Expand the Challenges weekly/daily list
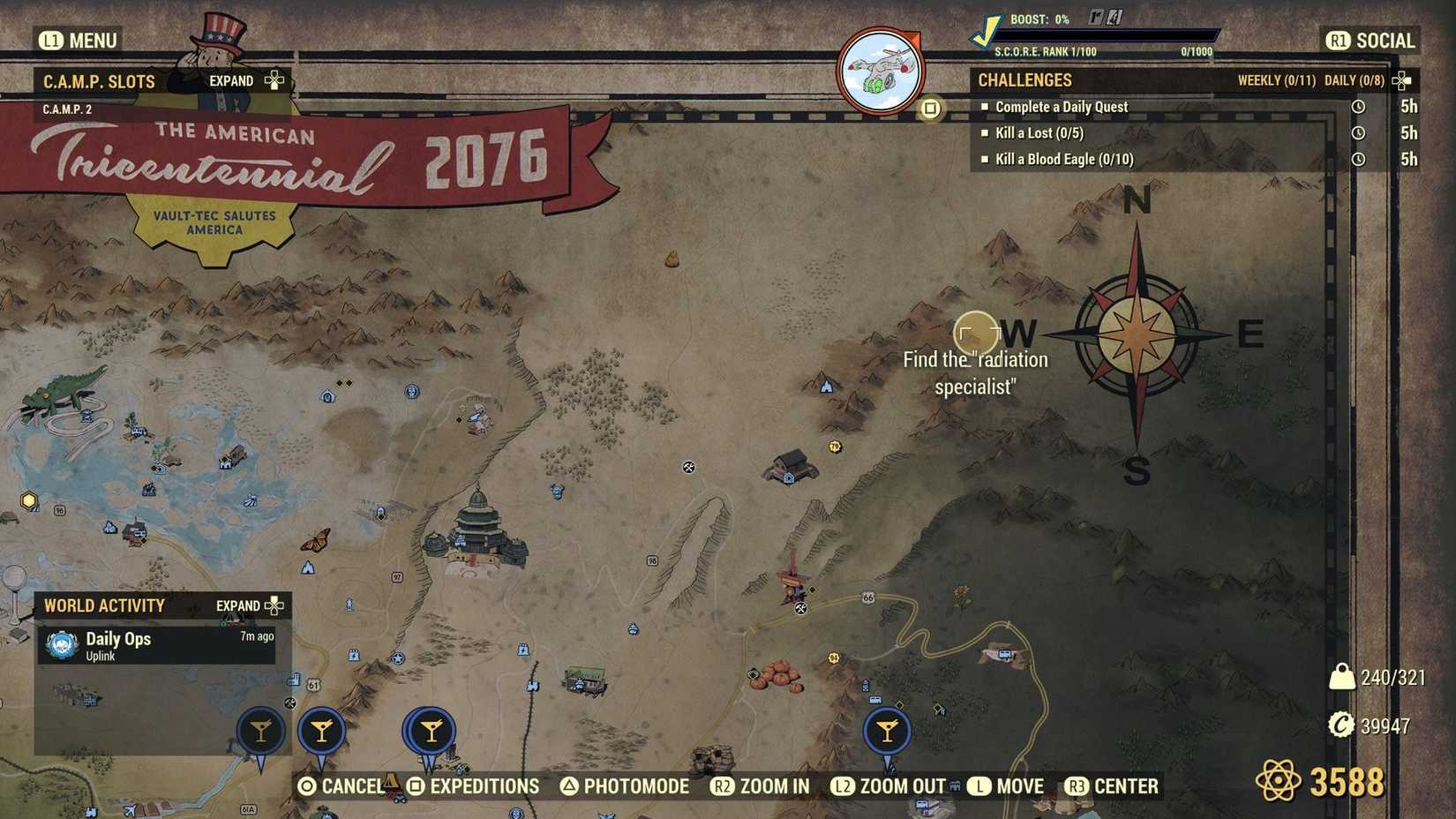Viewport: 1456px width, 819px height. (x=1401, y=79)
